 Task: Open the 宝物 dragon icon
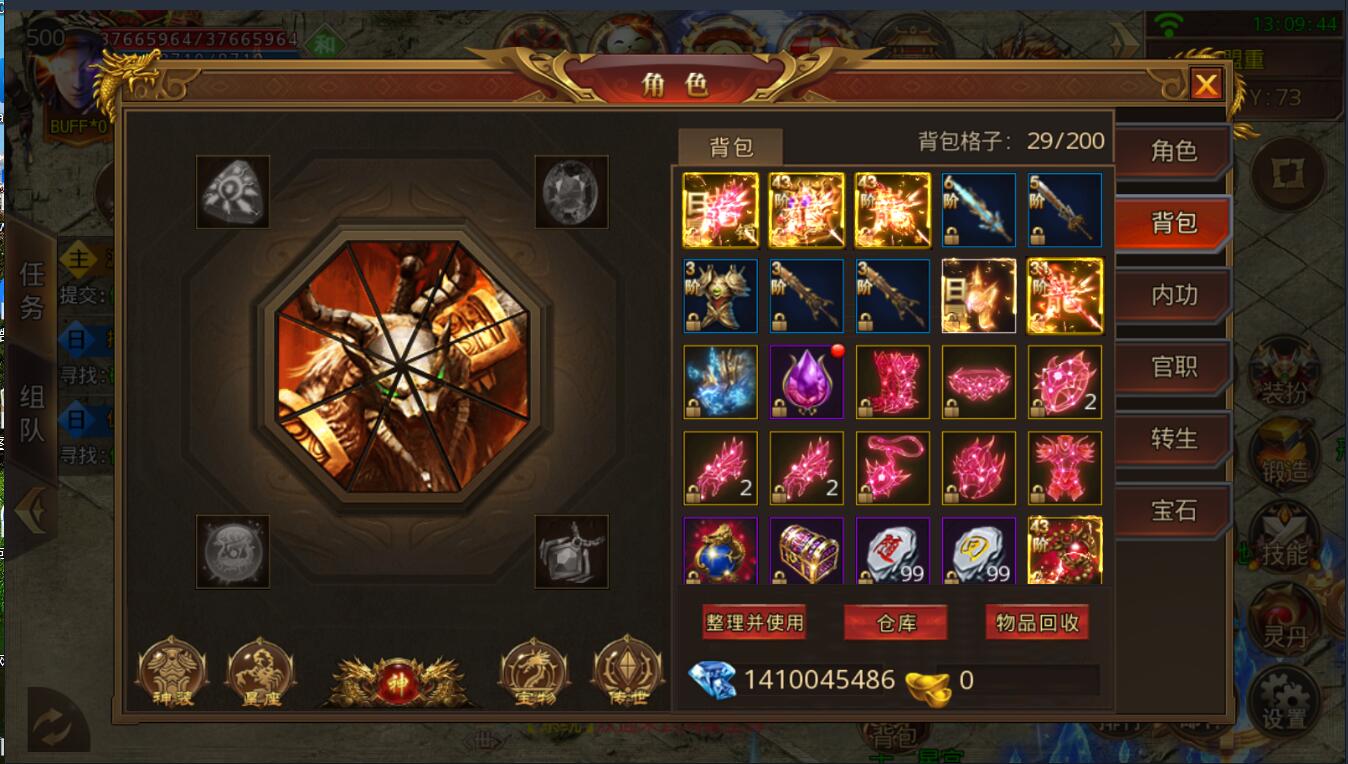pyautogui.click(x=534, y=672)
